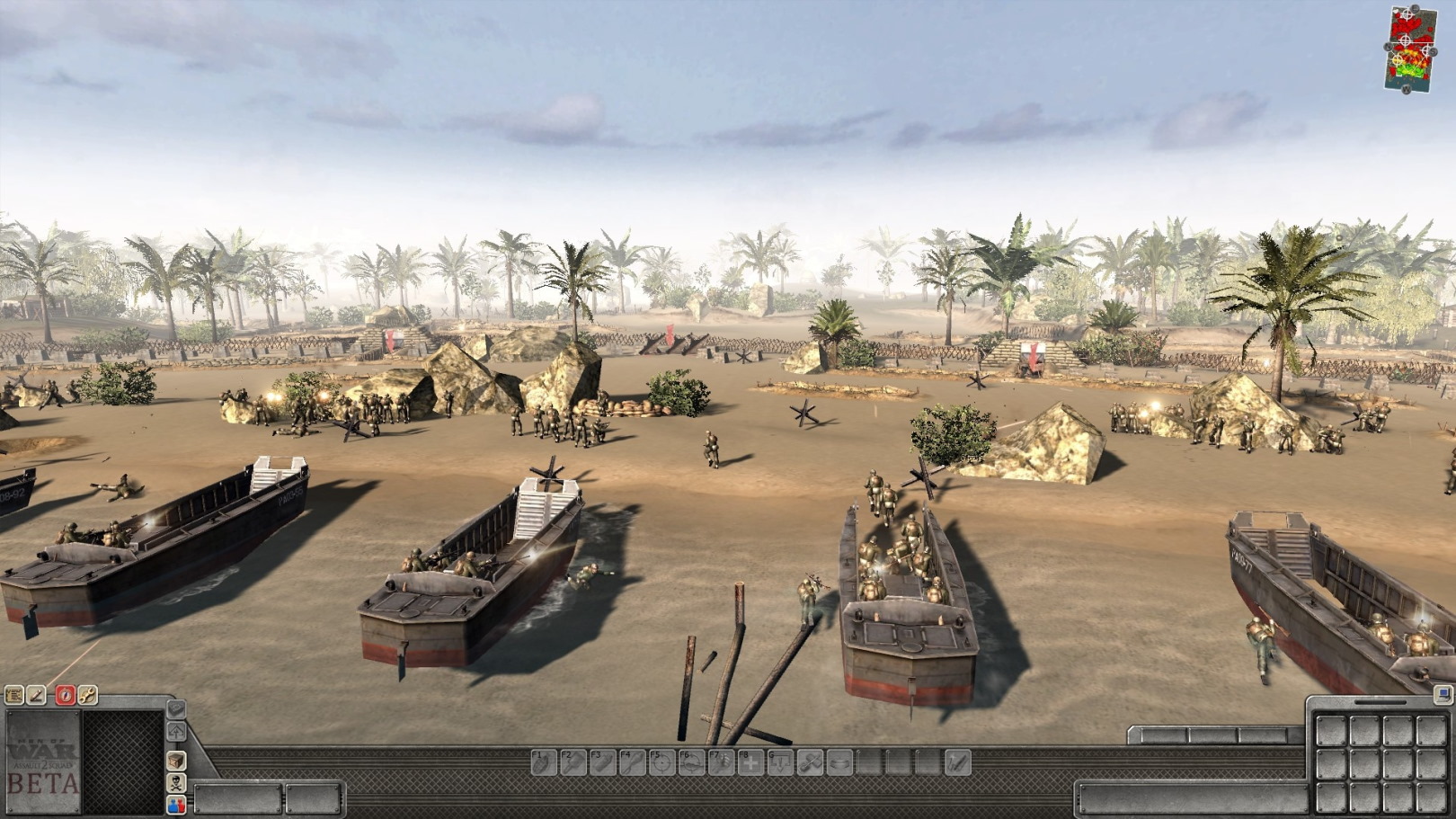
Task: Activate the G down-arrow command
Action: coord(780,762)
